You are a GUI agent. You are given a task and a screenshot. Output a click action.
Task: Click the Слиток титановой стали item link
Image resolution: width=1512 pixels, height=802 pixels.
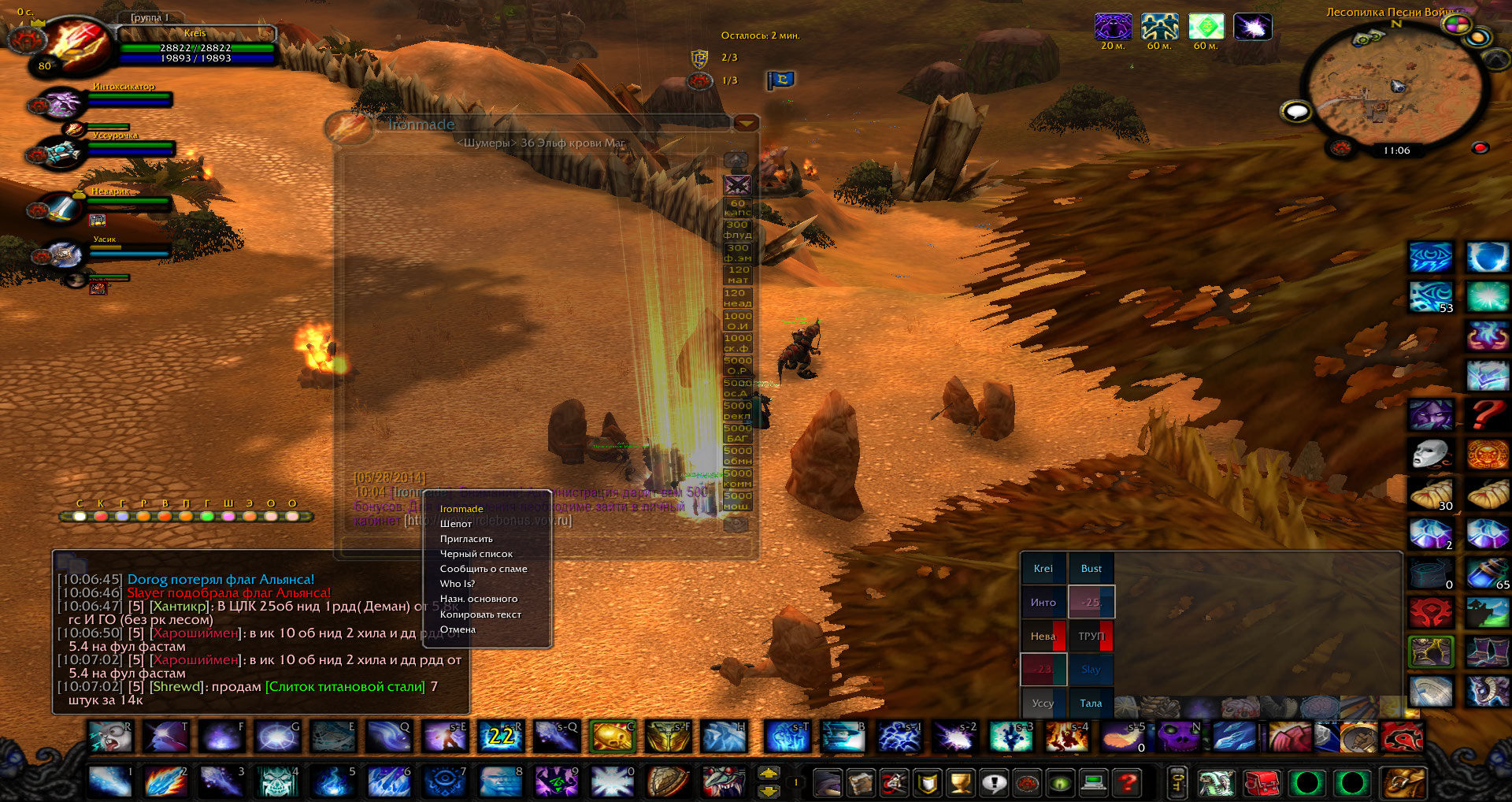pyautogui.click(x=345, y=687)
